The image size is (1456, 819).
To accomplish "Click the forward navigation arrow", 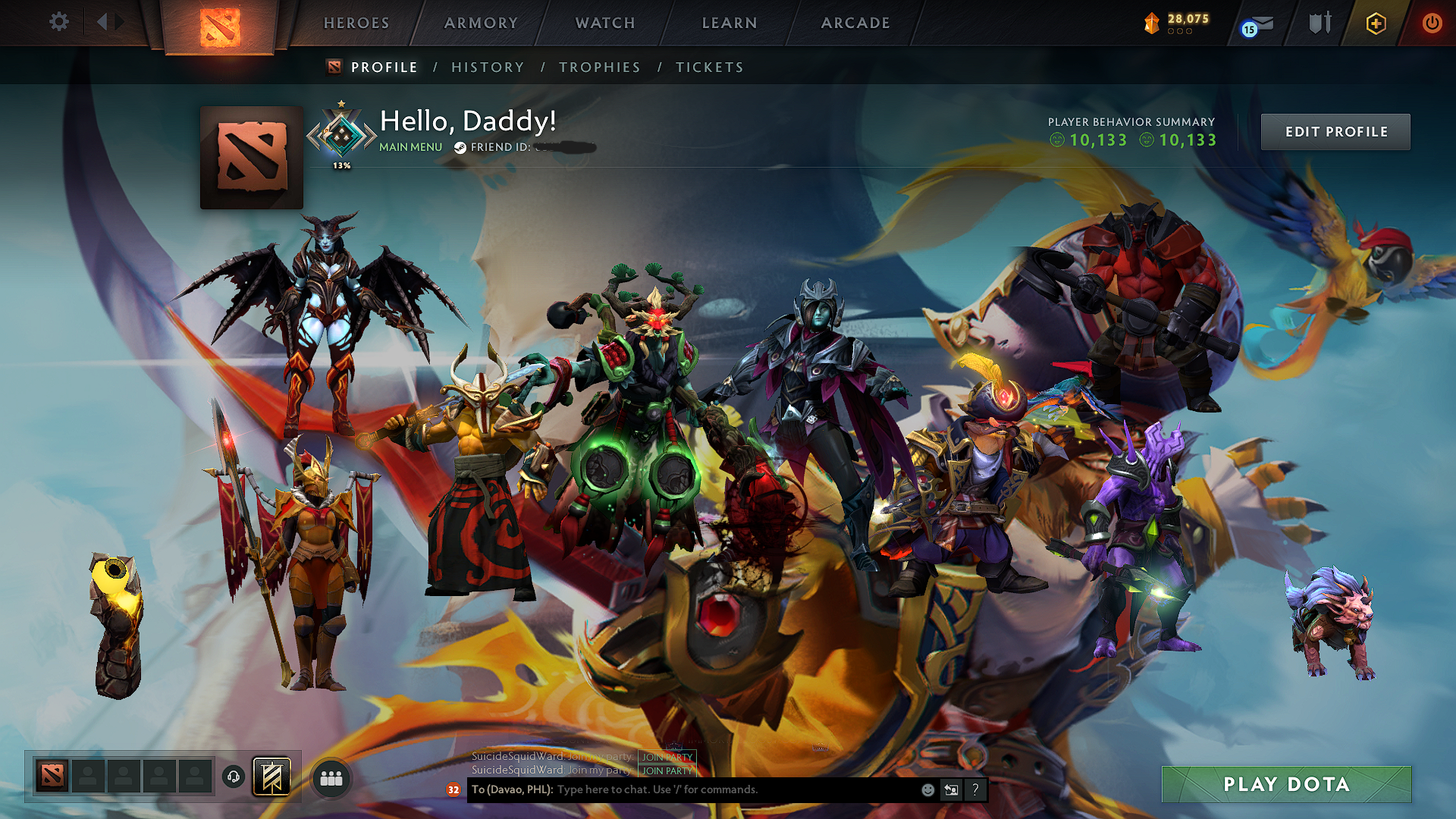I will [118, 22].
